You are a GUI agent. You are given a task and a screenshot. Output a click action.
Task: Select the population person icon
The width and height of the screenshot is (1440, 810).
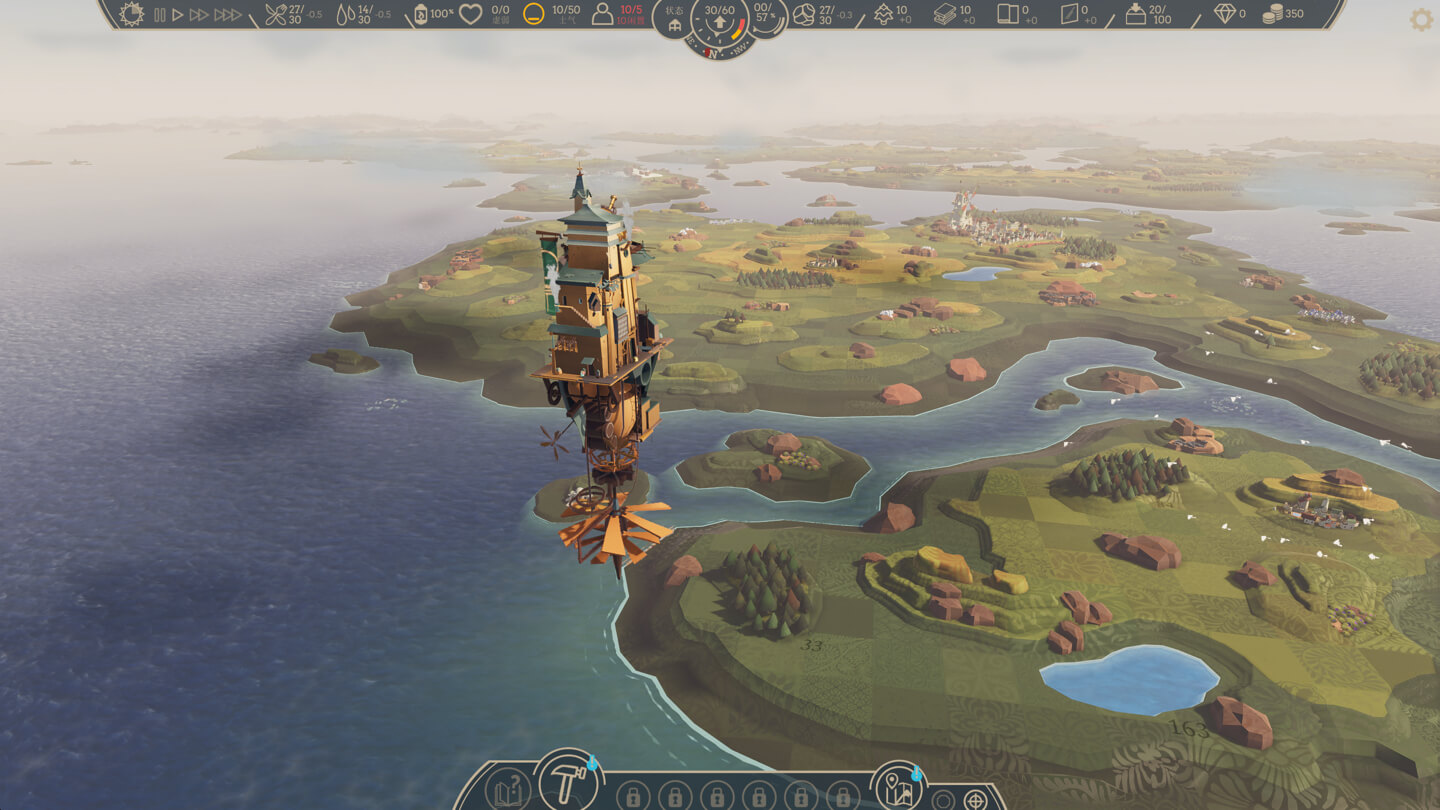pyautogui.click(x=602, y=14)
